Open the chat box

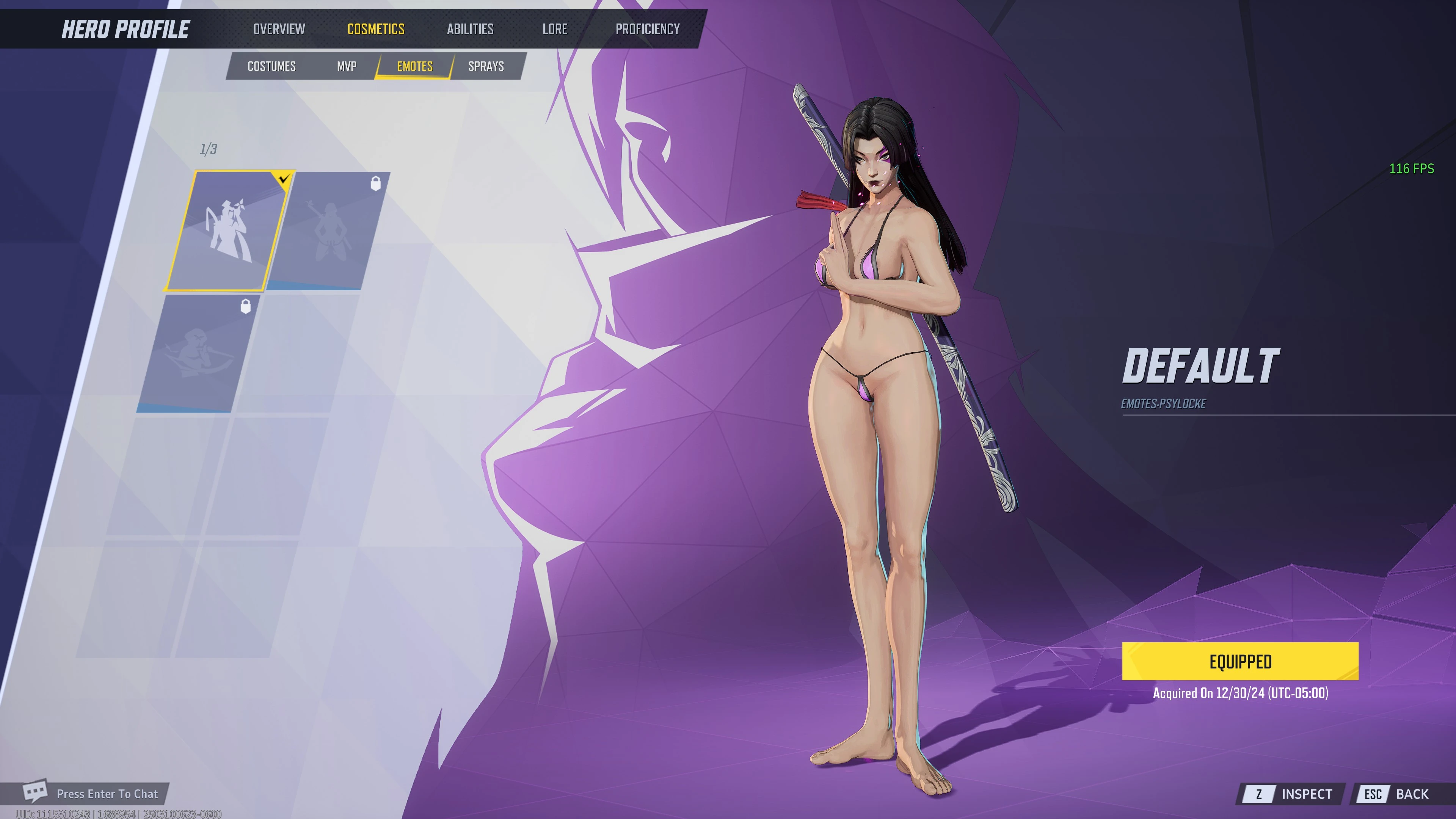pos(93,794)
